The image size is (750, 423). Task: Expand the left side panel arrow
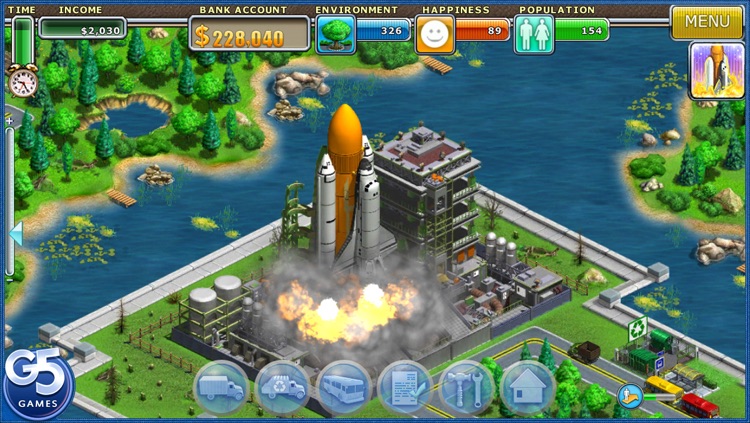pyautogui.click(x=15, y=234)
